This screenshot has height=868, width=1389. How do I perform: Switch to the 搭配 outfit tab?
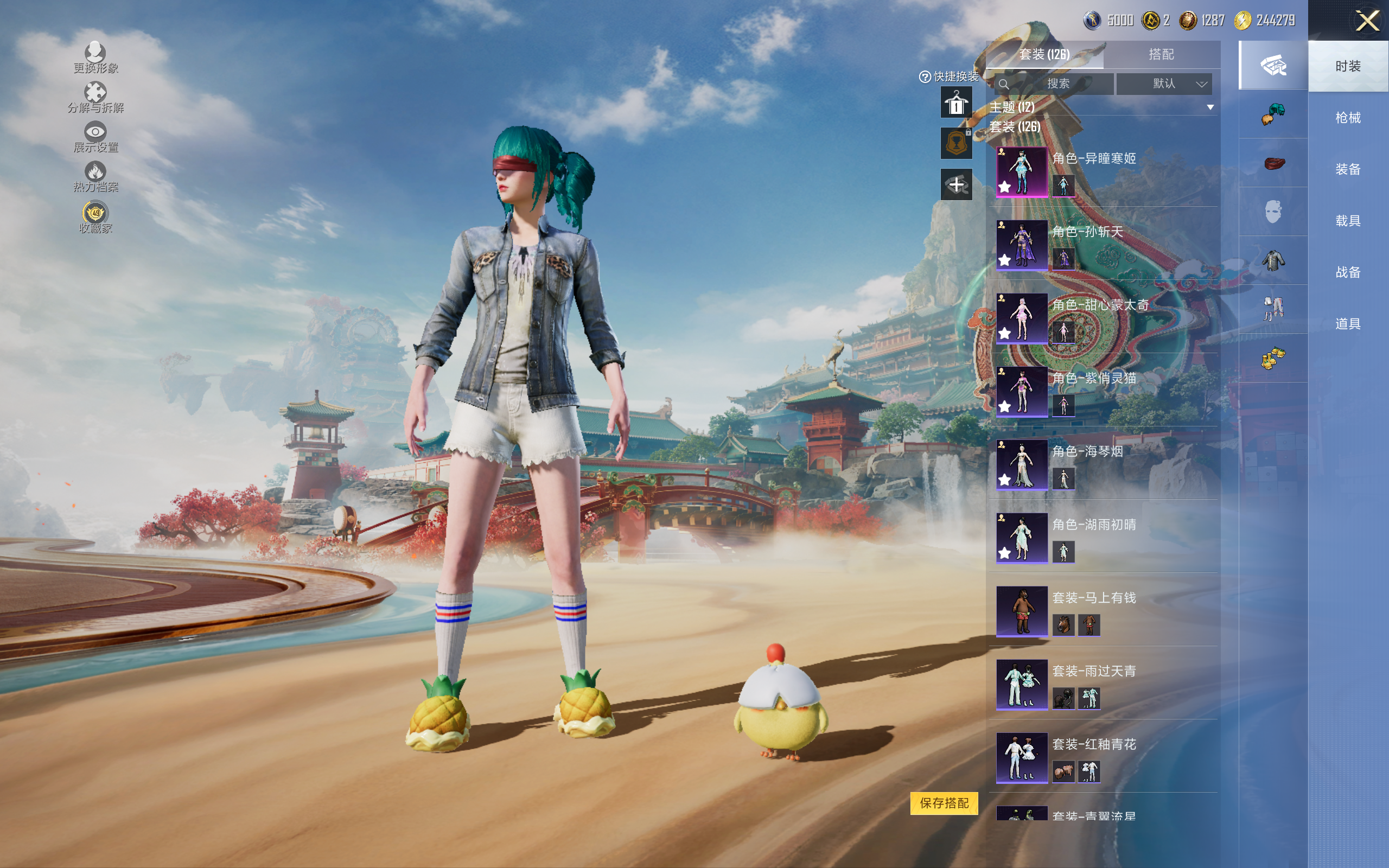point(1161,55)
